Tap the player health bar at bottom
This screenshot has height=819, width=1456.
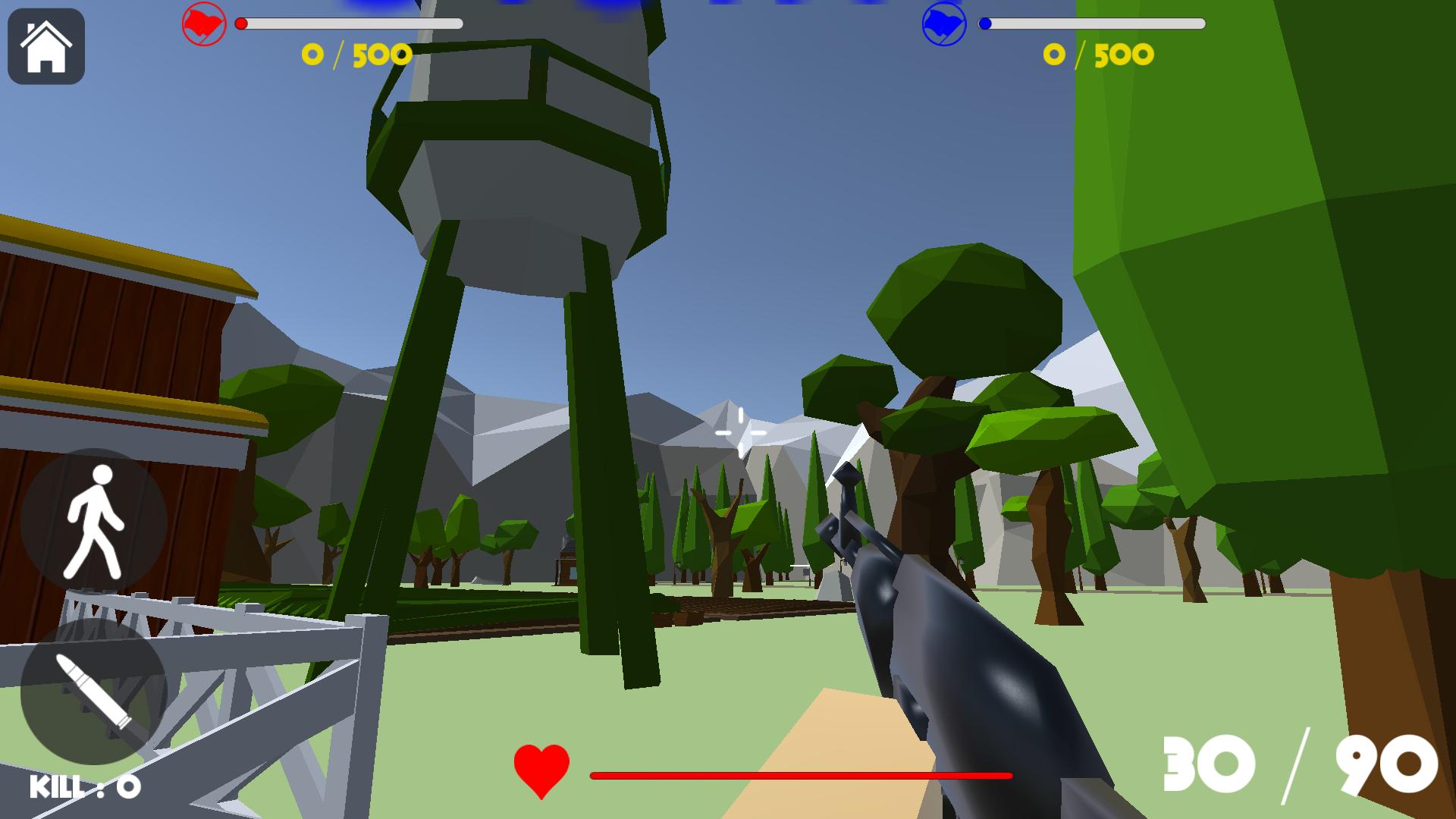point(800,776)
